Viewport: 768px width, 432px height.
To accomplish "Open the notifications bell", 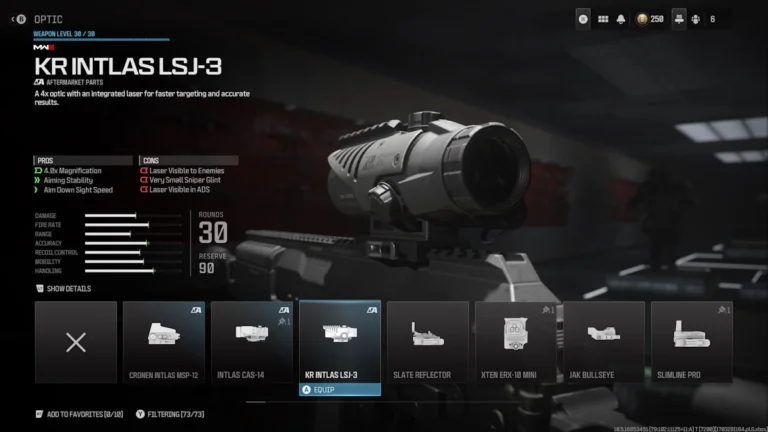I will (620, 18).
